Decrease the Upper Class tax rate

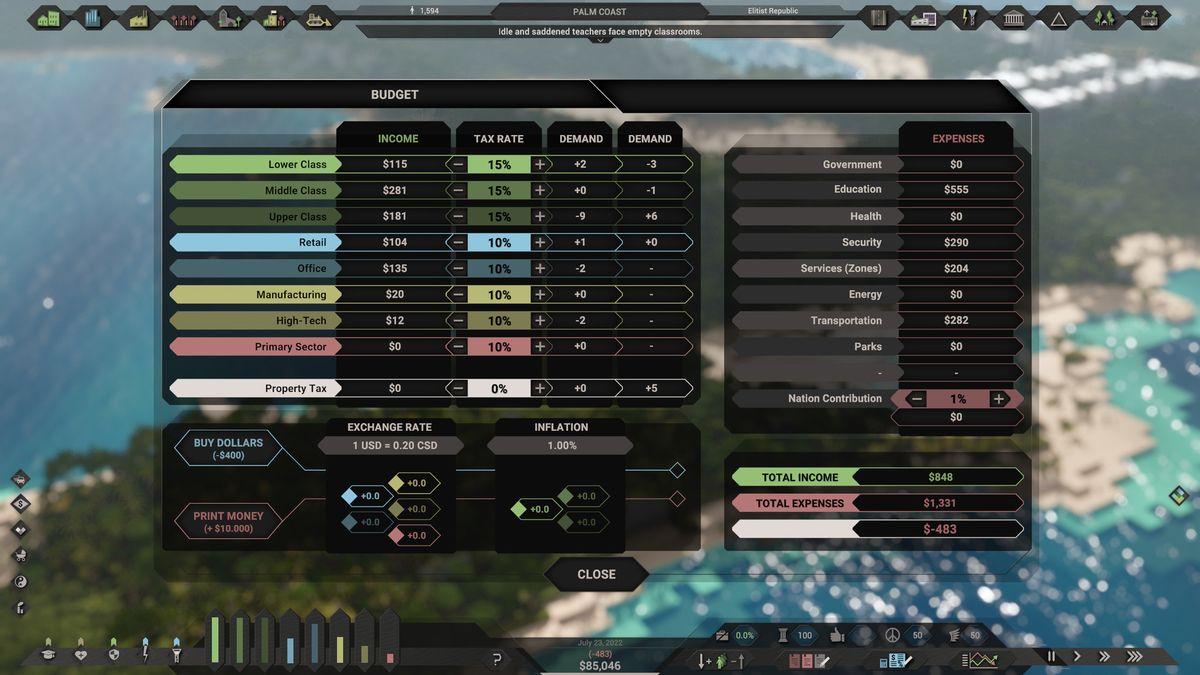point(458,216)
